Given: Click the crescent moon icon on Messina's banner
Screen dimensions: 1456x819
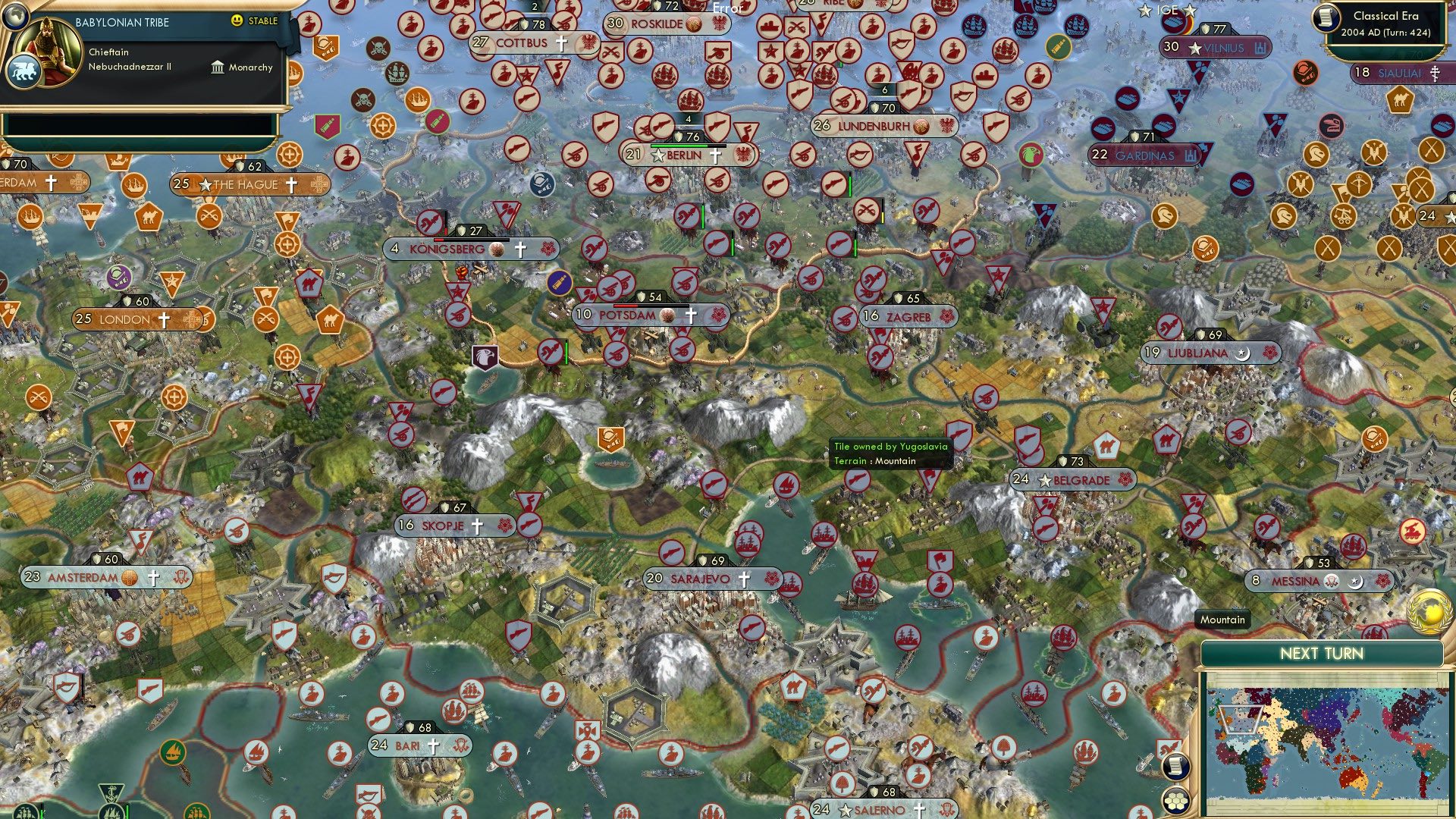Looking at the screenshot, I should [1356, 582].
